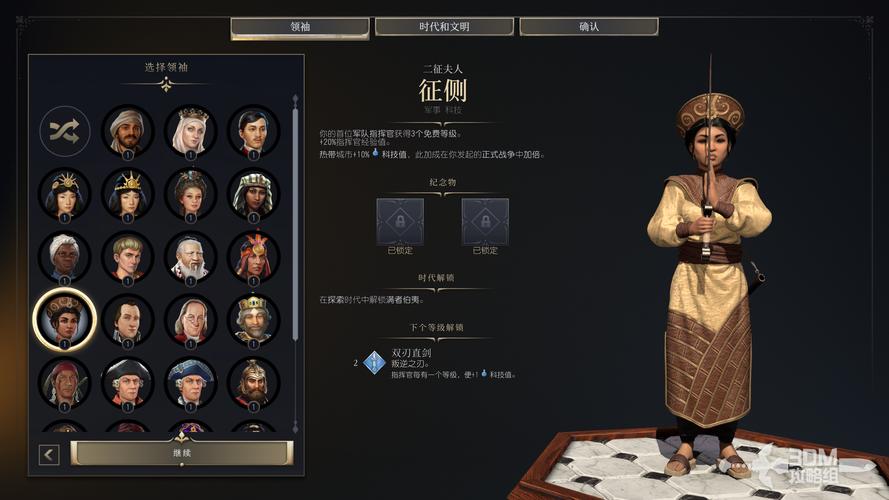Screen dimensions: 889x500
Task: Select the white-headwrap Harriet Tubman portrait
Action: point(65,257)
